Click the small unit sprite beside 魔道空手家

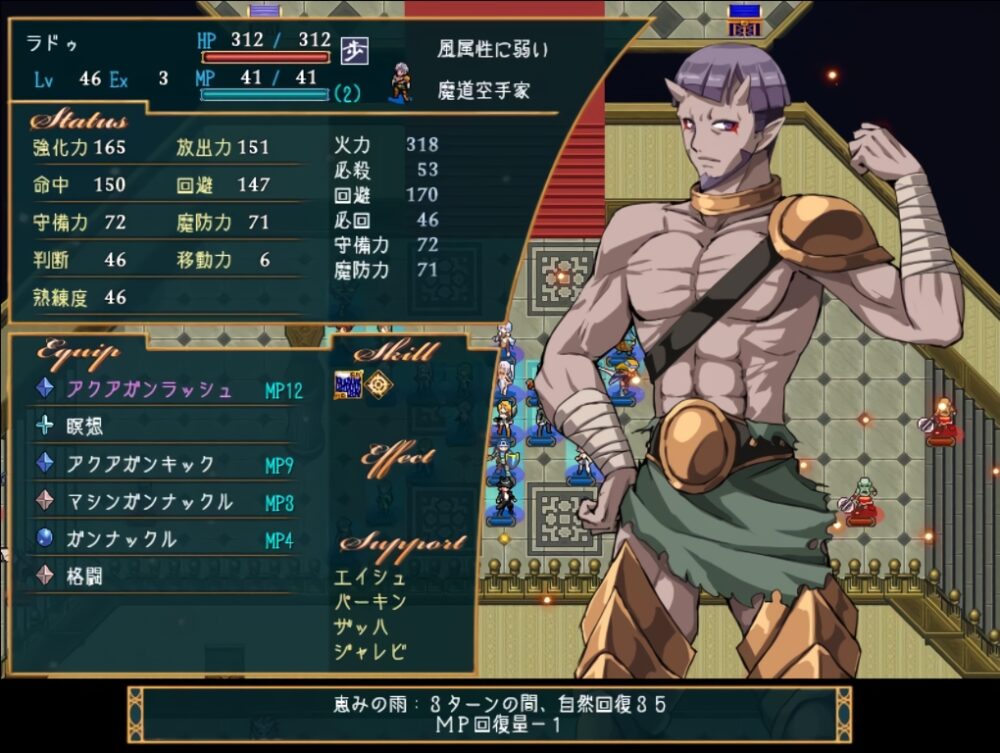[x=401, y=84]
